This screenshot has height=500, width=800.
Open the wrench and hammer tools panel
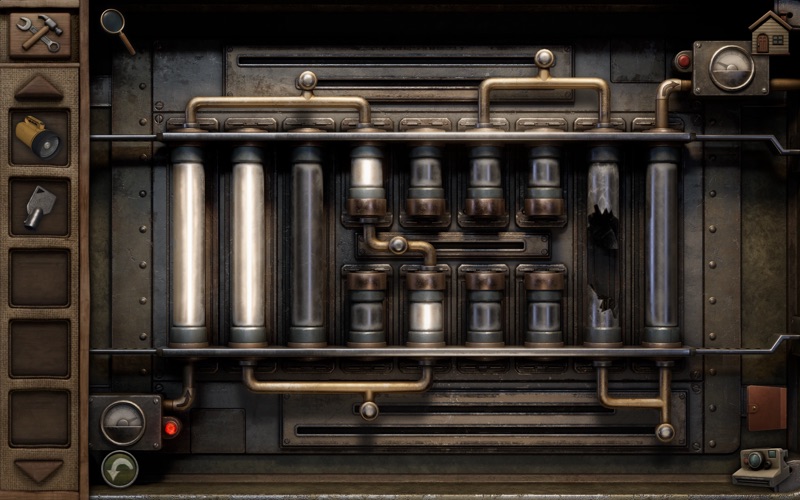point(40,33)
